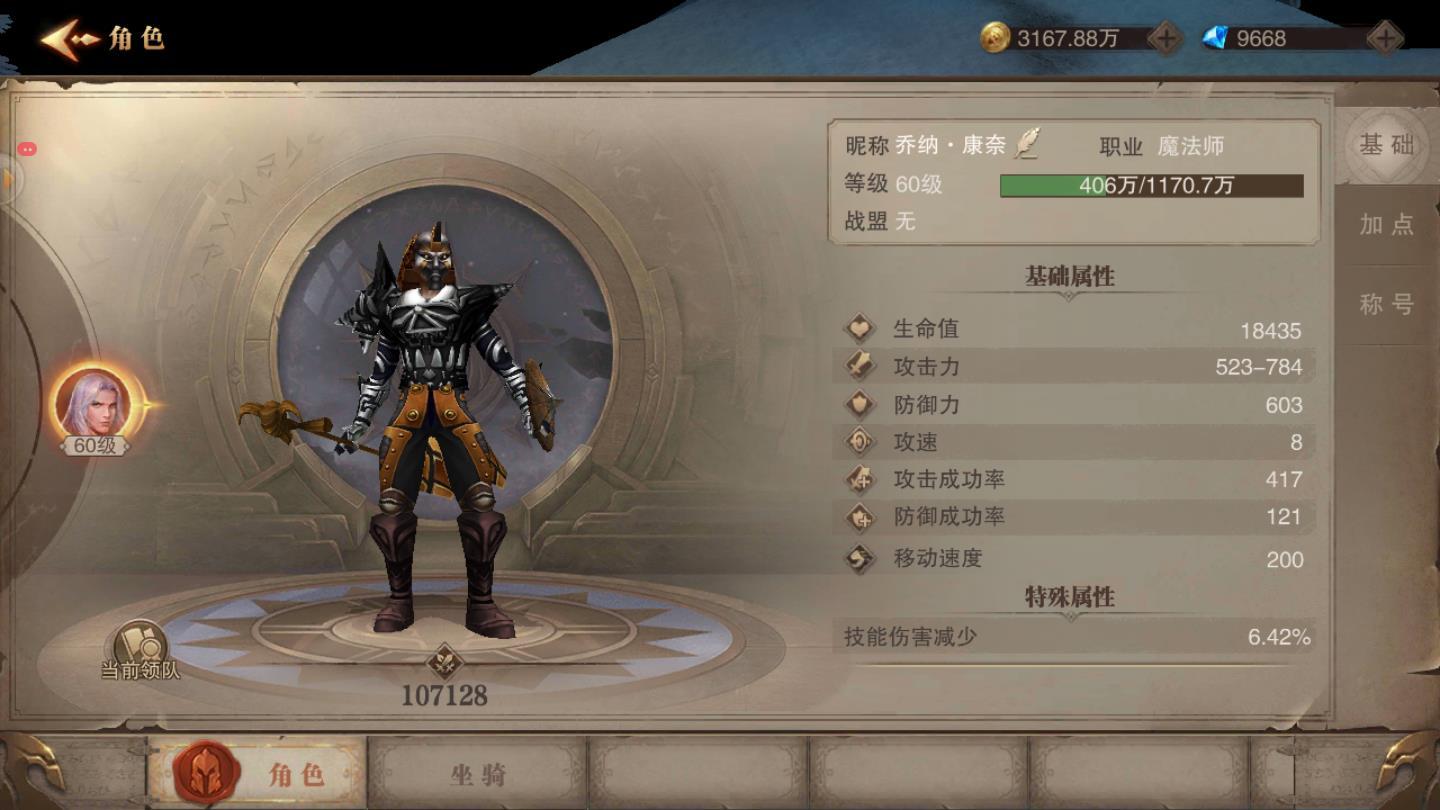Switch to the 坐骑 mount tab

coord(477,773)
